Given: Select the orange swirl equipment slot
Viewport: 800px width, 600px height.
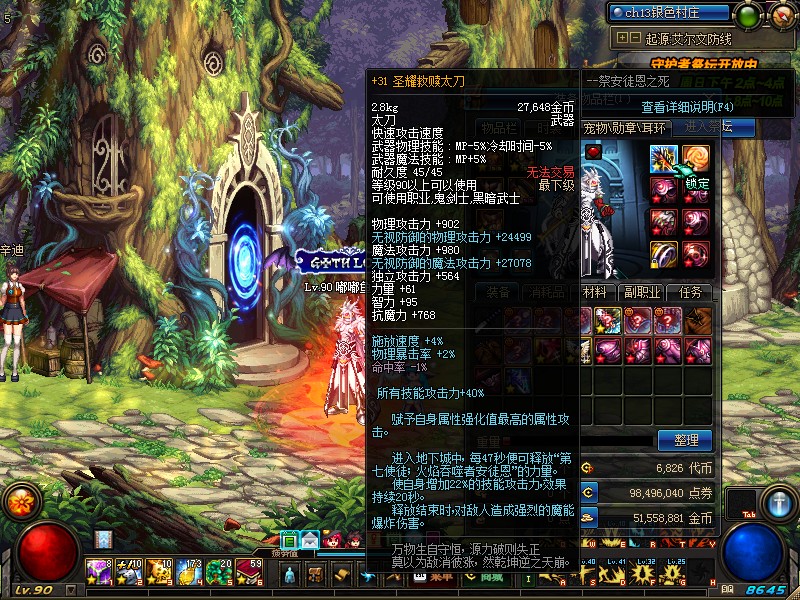Looking at the screenshot, I should coord(696,158).
